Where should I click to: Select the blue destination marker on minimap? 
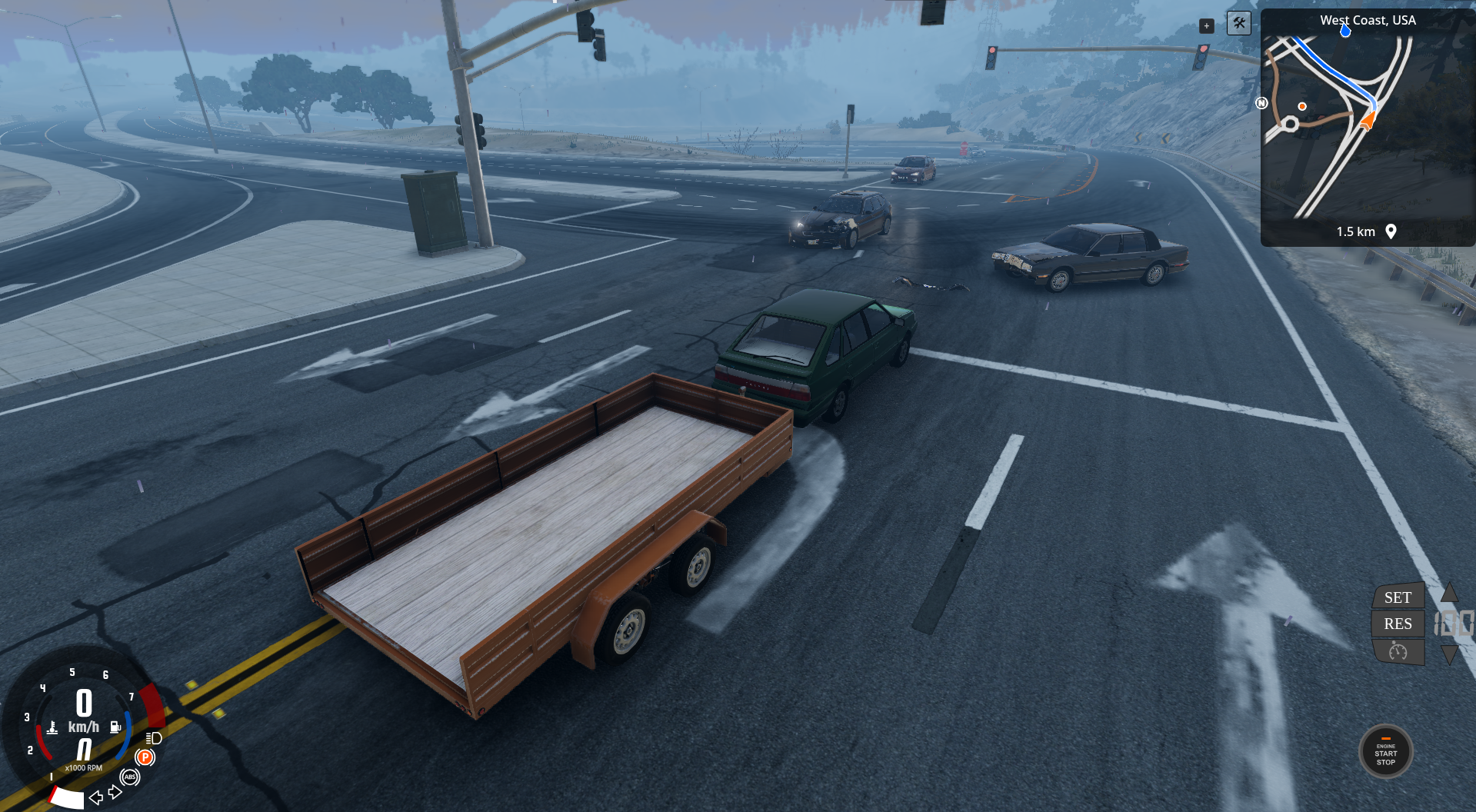pos(1345,31)
